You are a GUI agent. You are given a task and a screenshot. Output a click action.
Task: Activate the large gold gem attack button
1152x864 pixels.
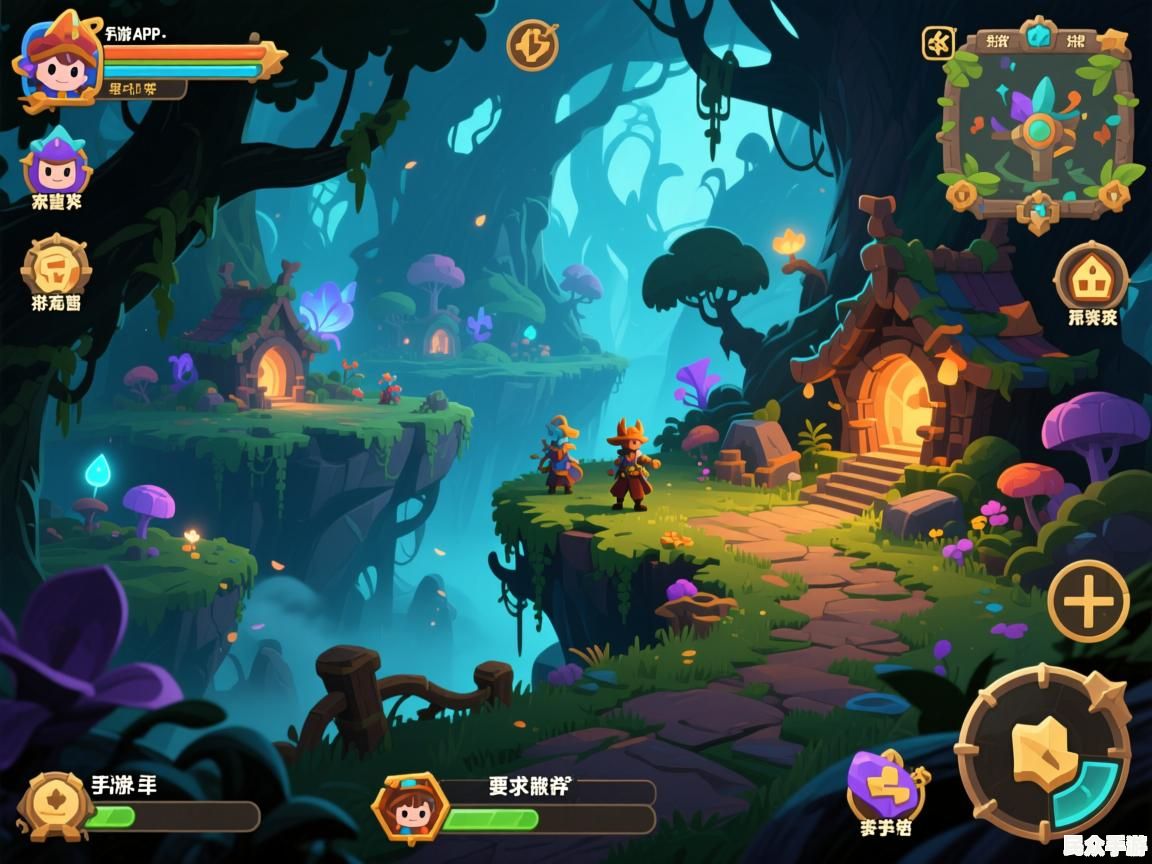click(1044, 752)
